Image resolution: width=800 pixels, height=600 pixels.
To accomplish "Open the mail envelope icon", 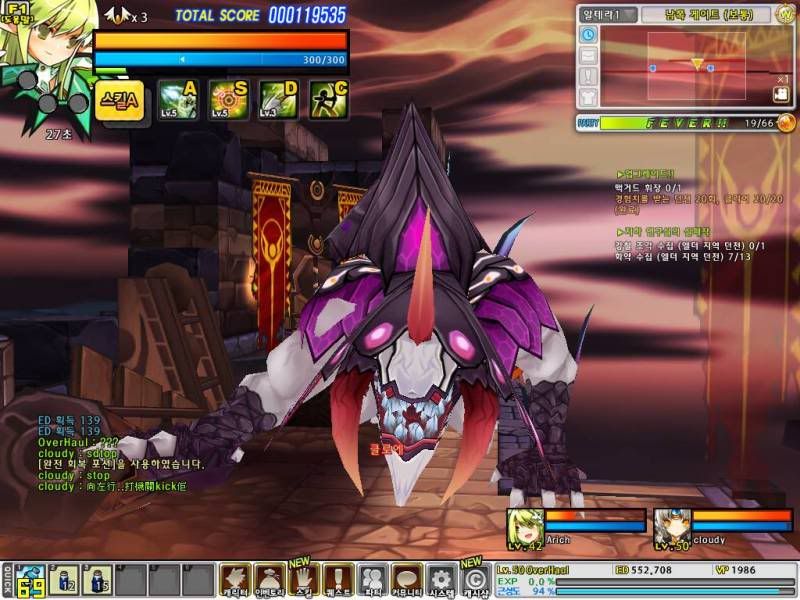I will click(588, 56).
